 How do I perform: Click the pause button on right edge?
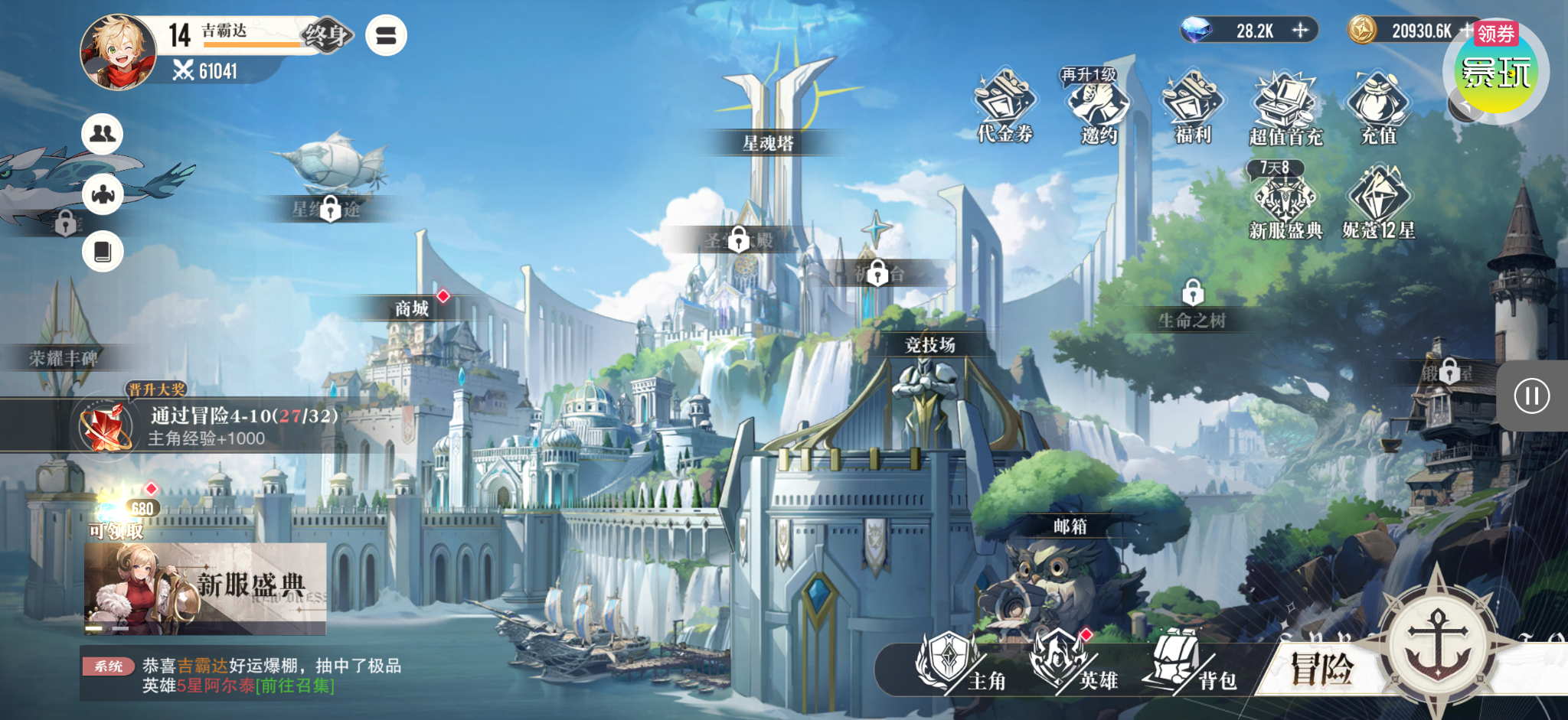pos(1531,396)
